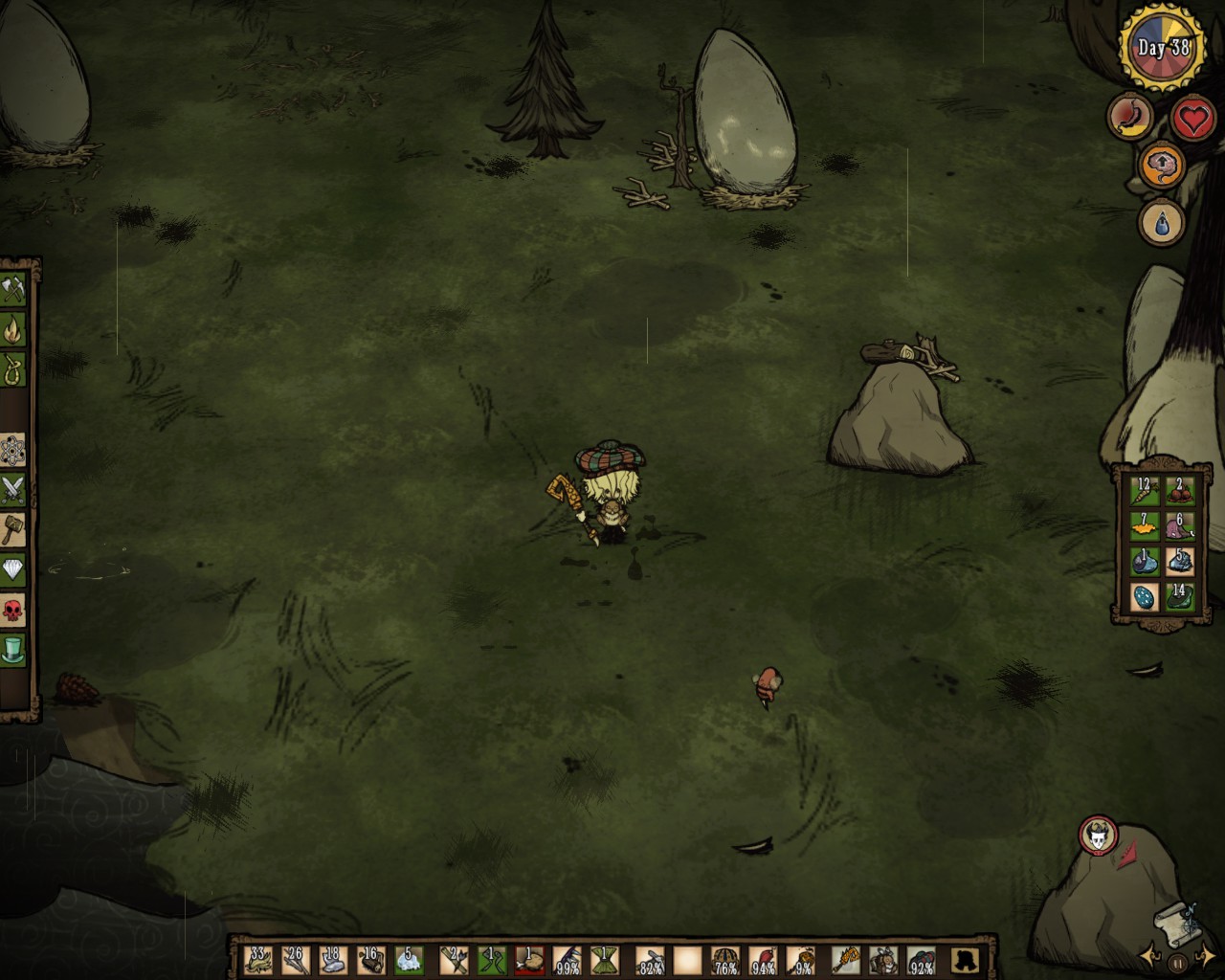Open the Light crafting tab flame icon

(x=13, y=331)
